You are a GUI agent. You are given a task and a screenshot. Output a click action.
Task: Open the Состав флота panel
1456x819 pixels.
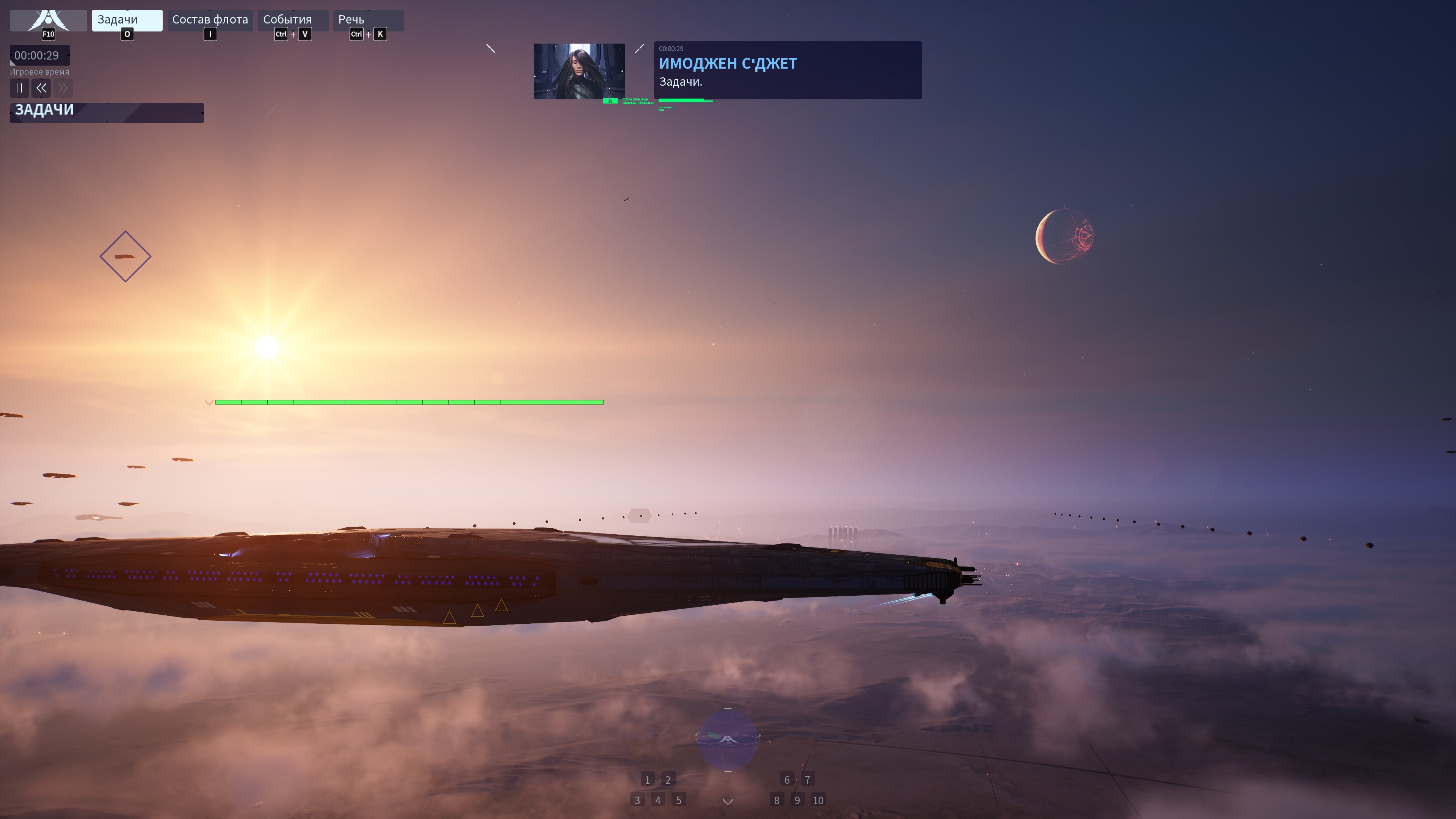210,20
